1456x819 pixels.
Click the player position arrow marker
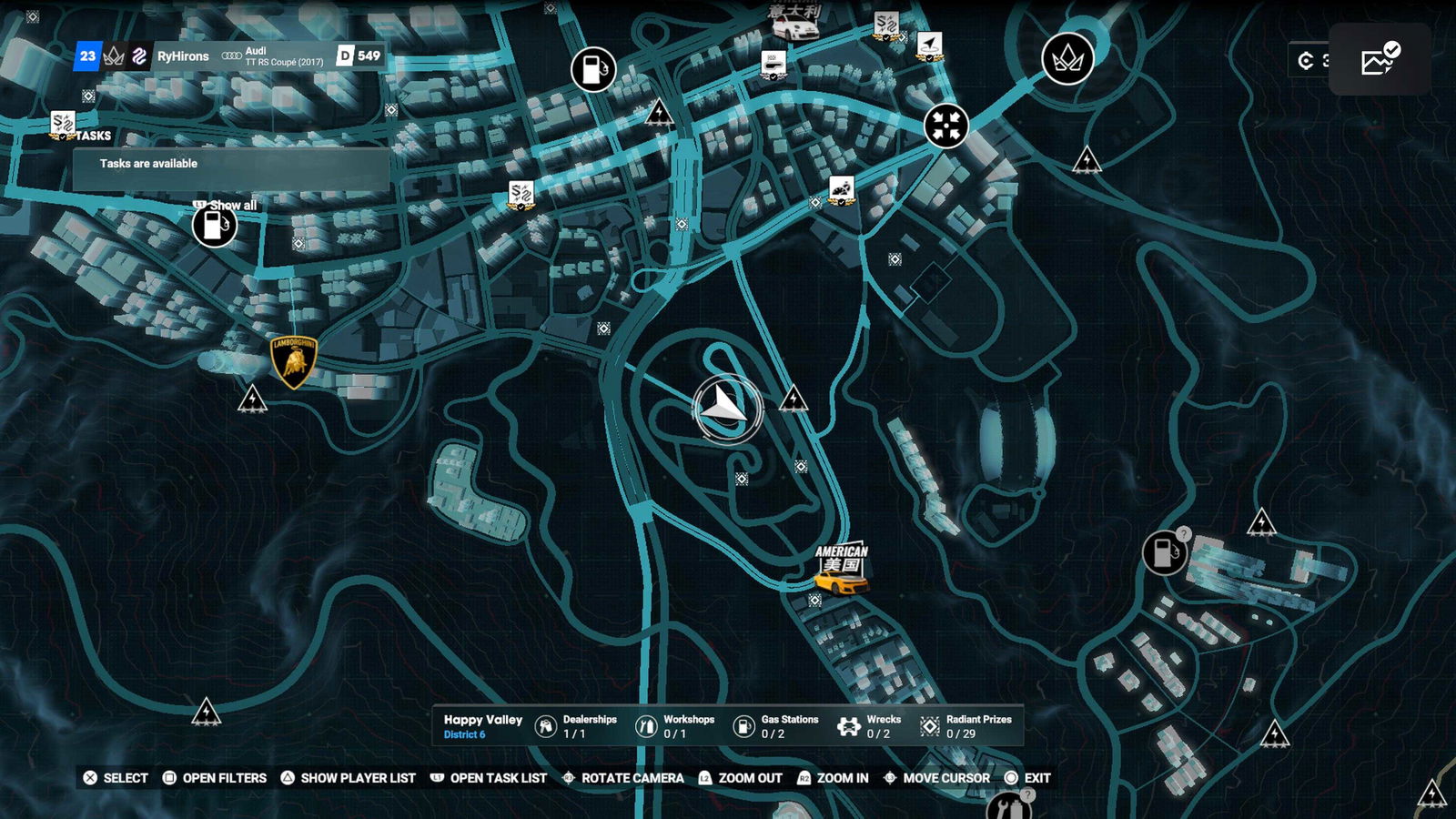(x=727, y=409)
